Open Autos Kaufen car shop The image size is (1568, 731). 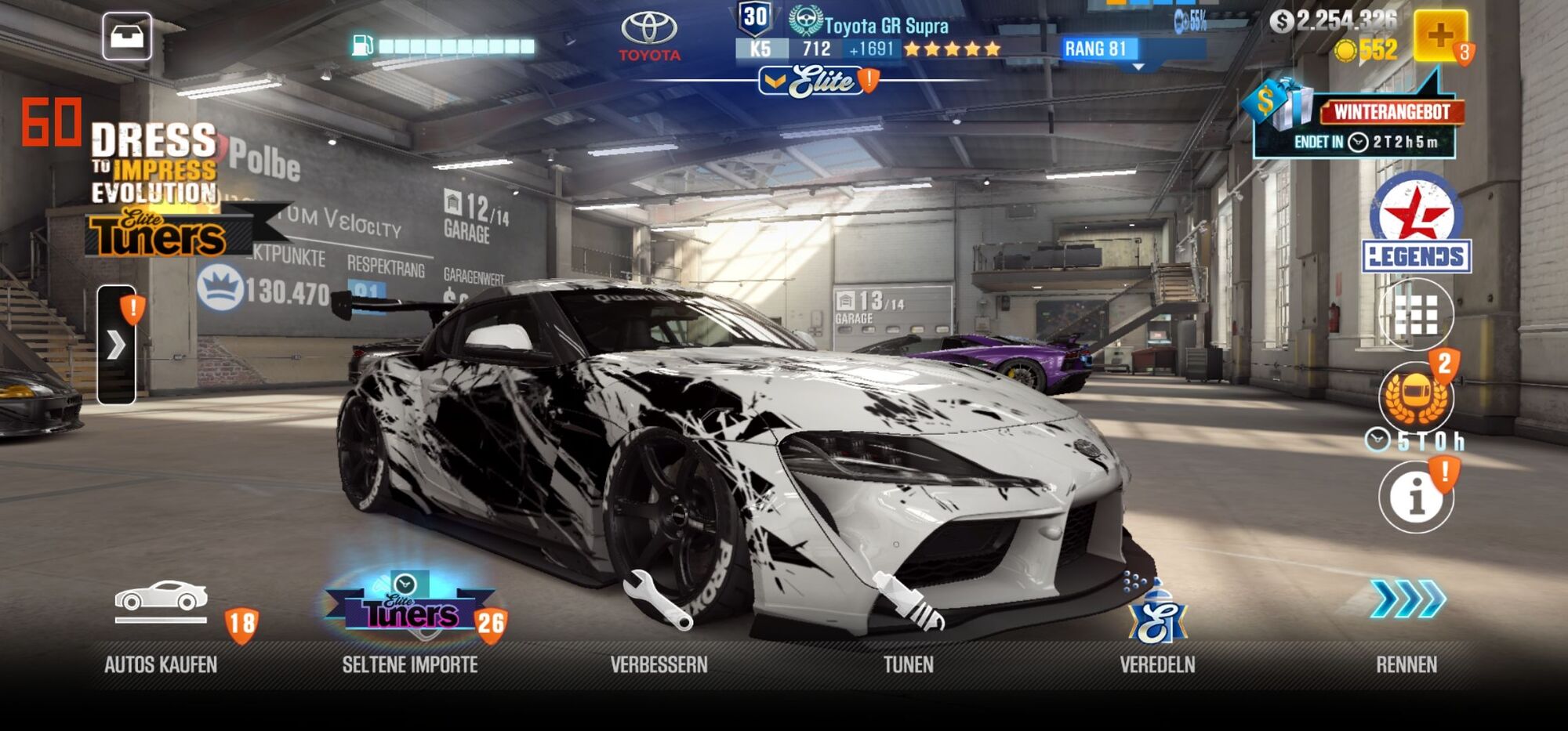161,619
